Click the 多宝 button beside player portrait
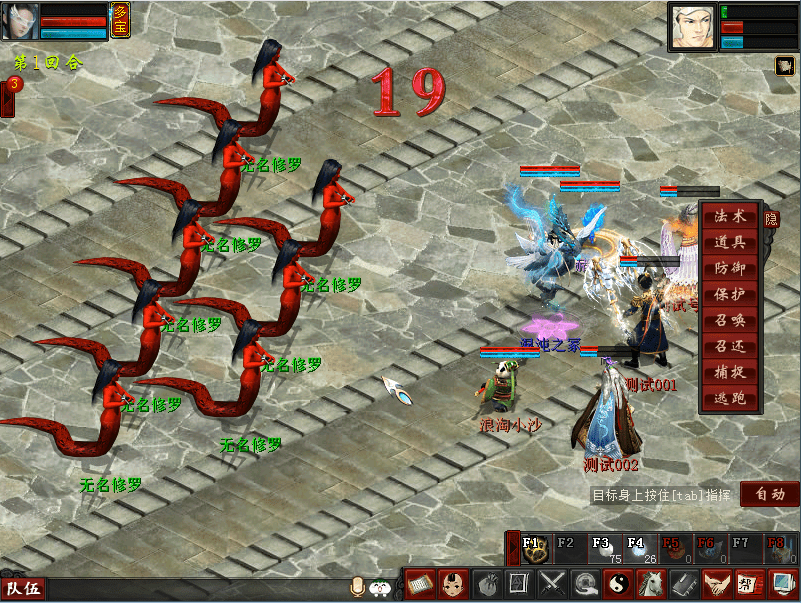 coord(120,19)
